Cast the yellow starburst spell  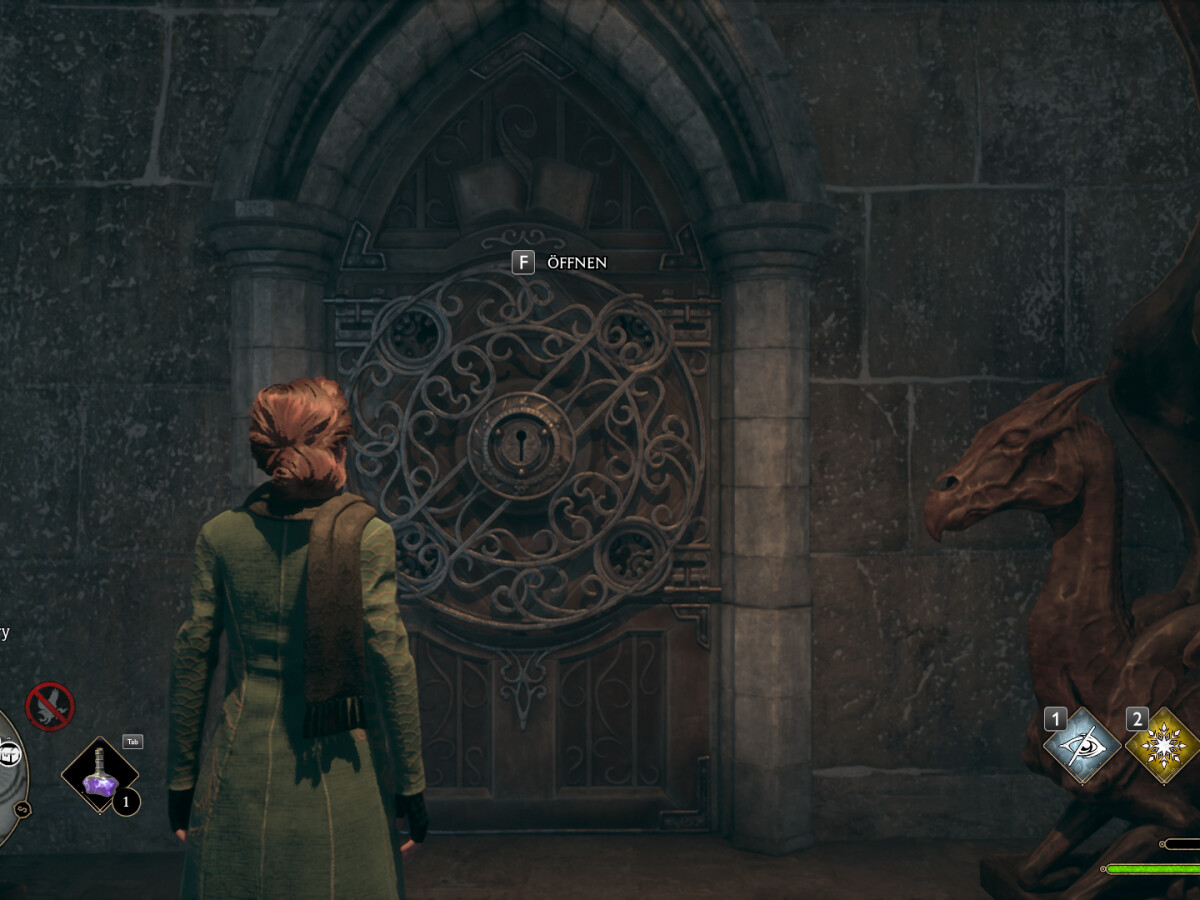[1163, 746]
